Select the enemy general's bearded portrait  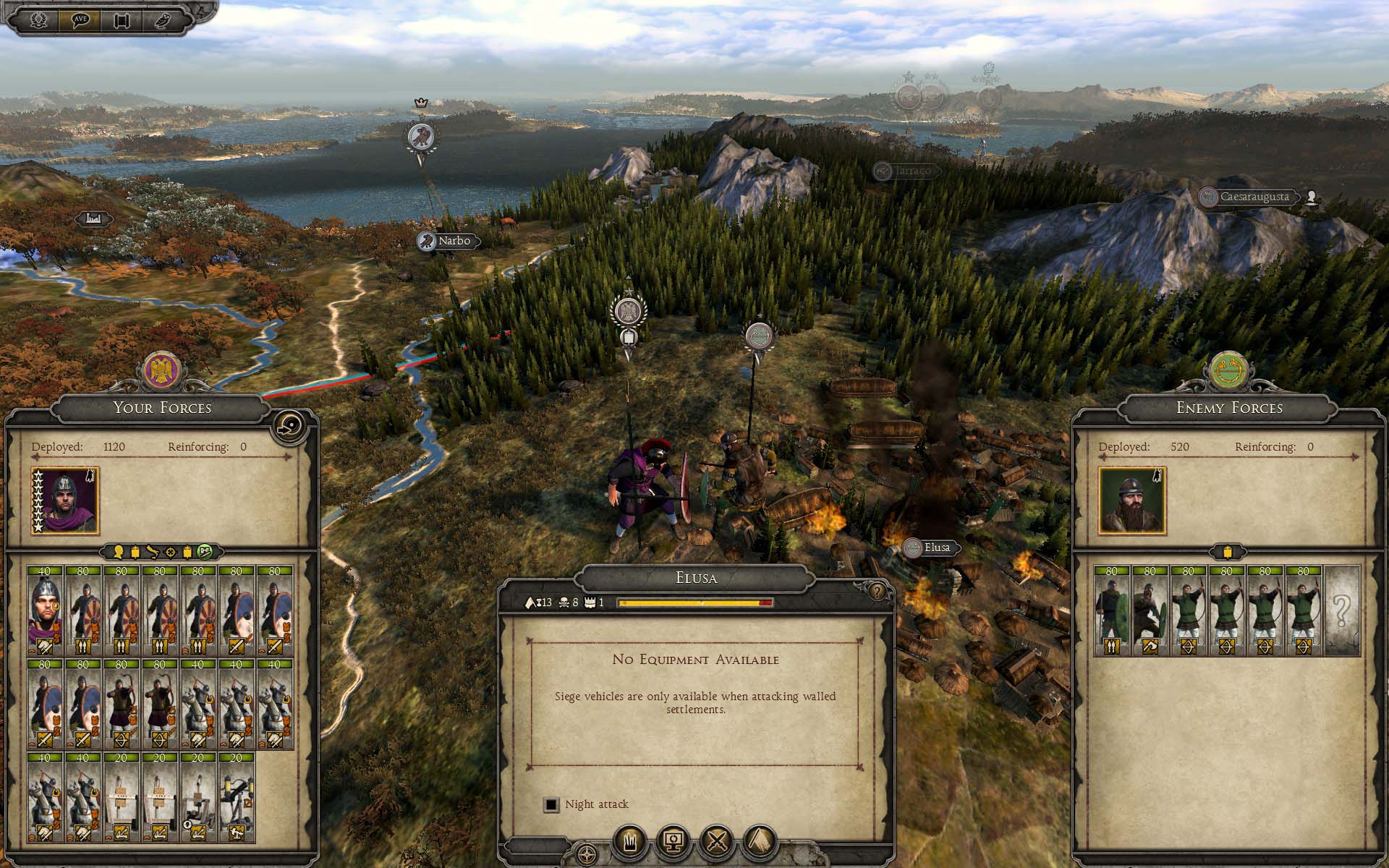(x=1132, y=501)
